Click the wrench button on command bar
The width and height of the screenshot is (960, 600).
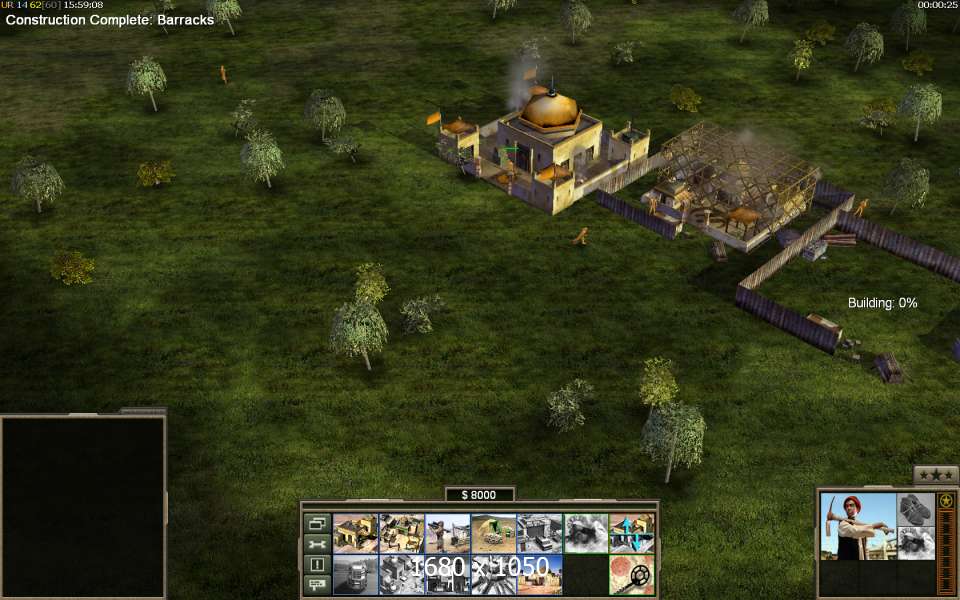coord(317,544)
